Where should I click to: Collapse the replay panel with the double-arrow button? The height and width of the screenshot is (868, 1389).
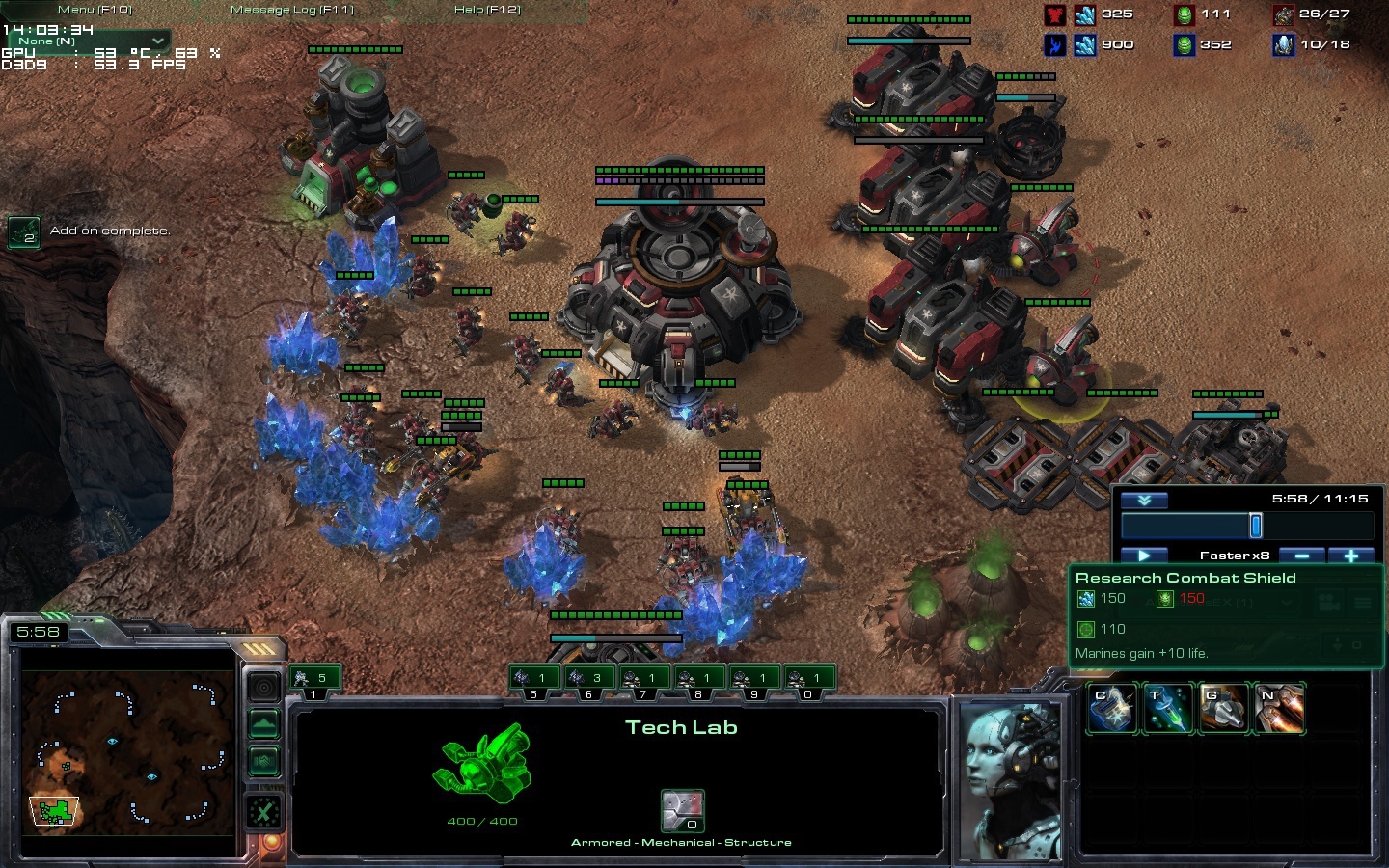tap(1144, 500)
